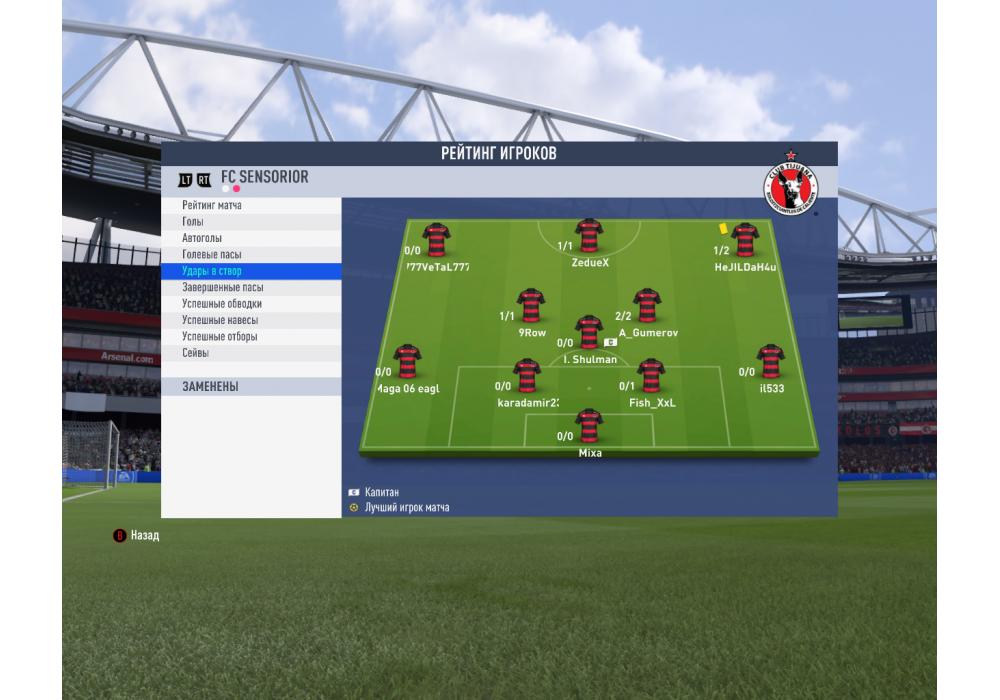Viewport: 1000px width, 700px height.
Task: Select A_Gumerov player shirt
Action: click(x=647, y=305)
